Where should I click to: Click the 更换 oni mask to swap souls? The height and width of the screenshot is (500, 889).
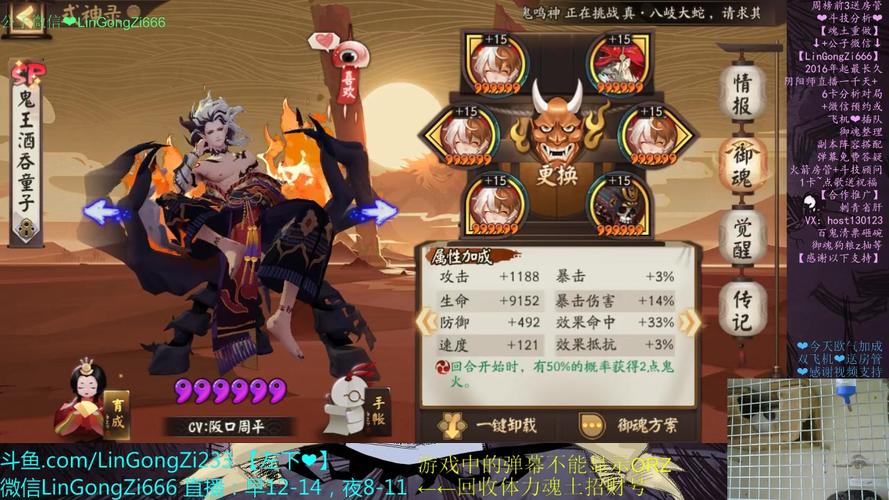556,135
